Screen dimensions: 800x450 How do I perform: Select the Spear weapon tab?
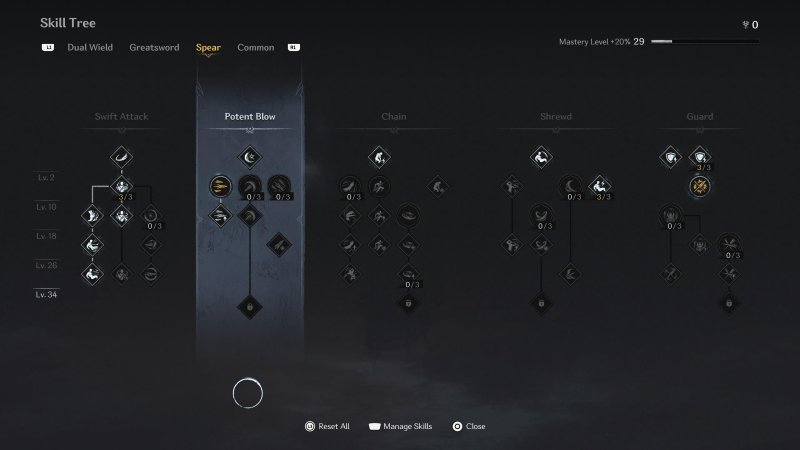coord(208,47)
